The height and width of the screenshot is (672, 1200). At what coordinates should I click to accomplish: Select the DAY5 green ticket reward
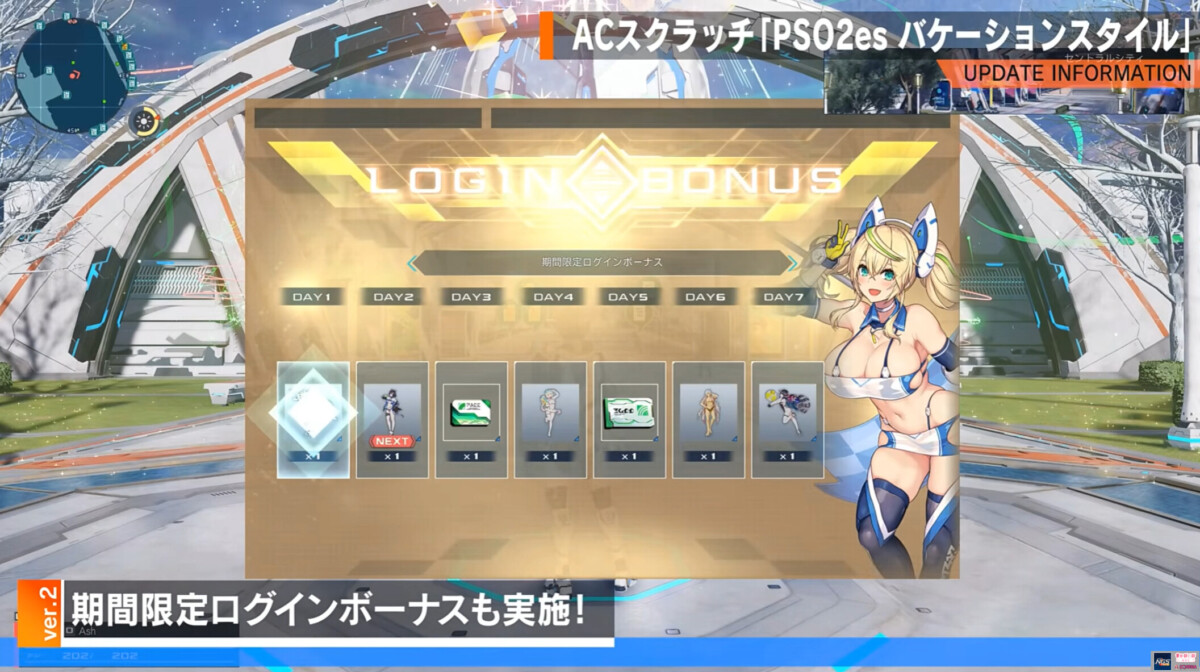point(629,419)
